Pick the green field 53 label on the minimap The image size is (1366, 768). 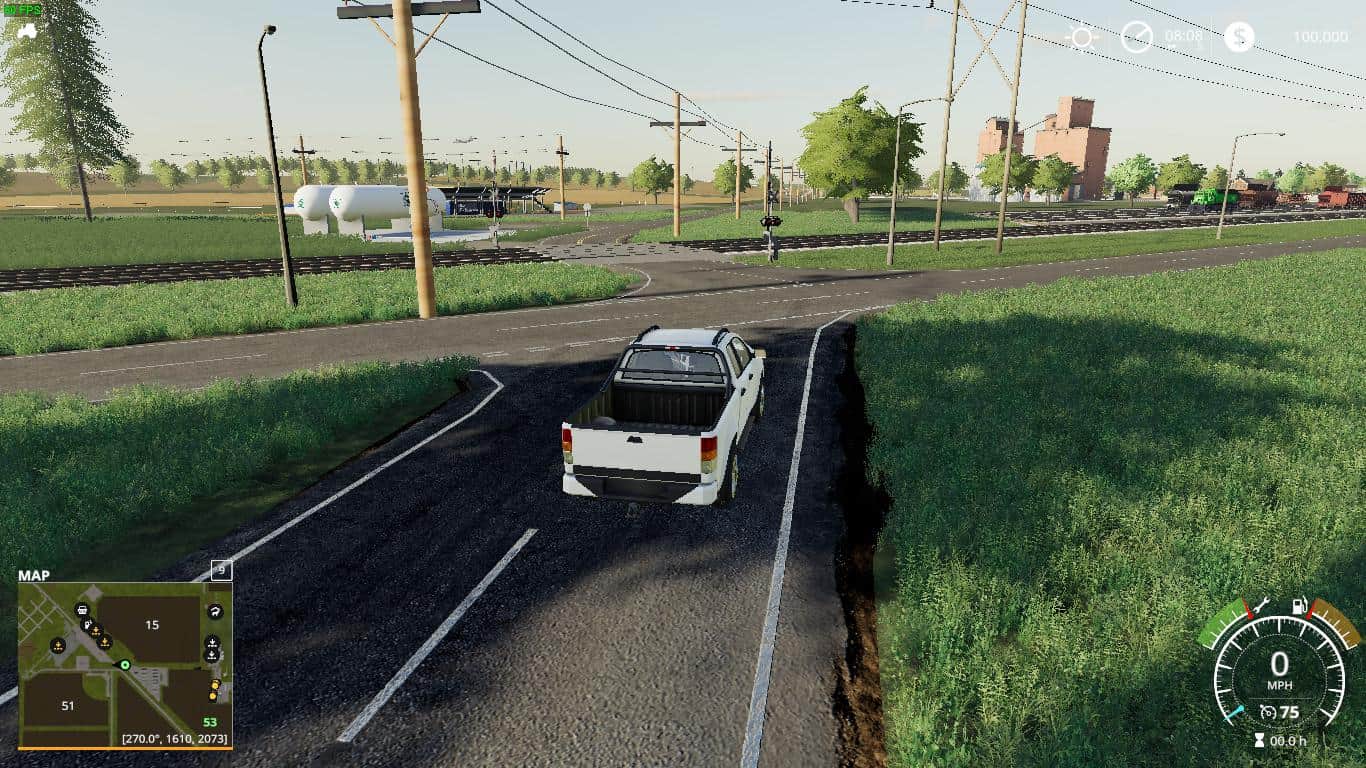click(x=210, y=722)
